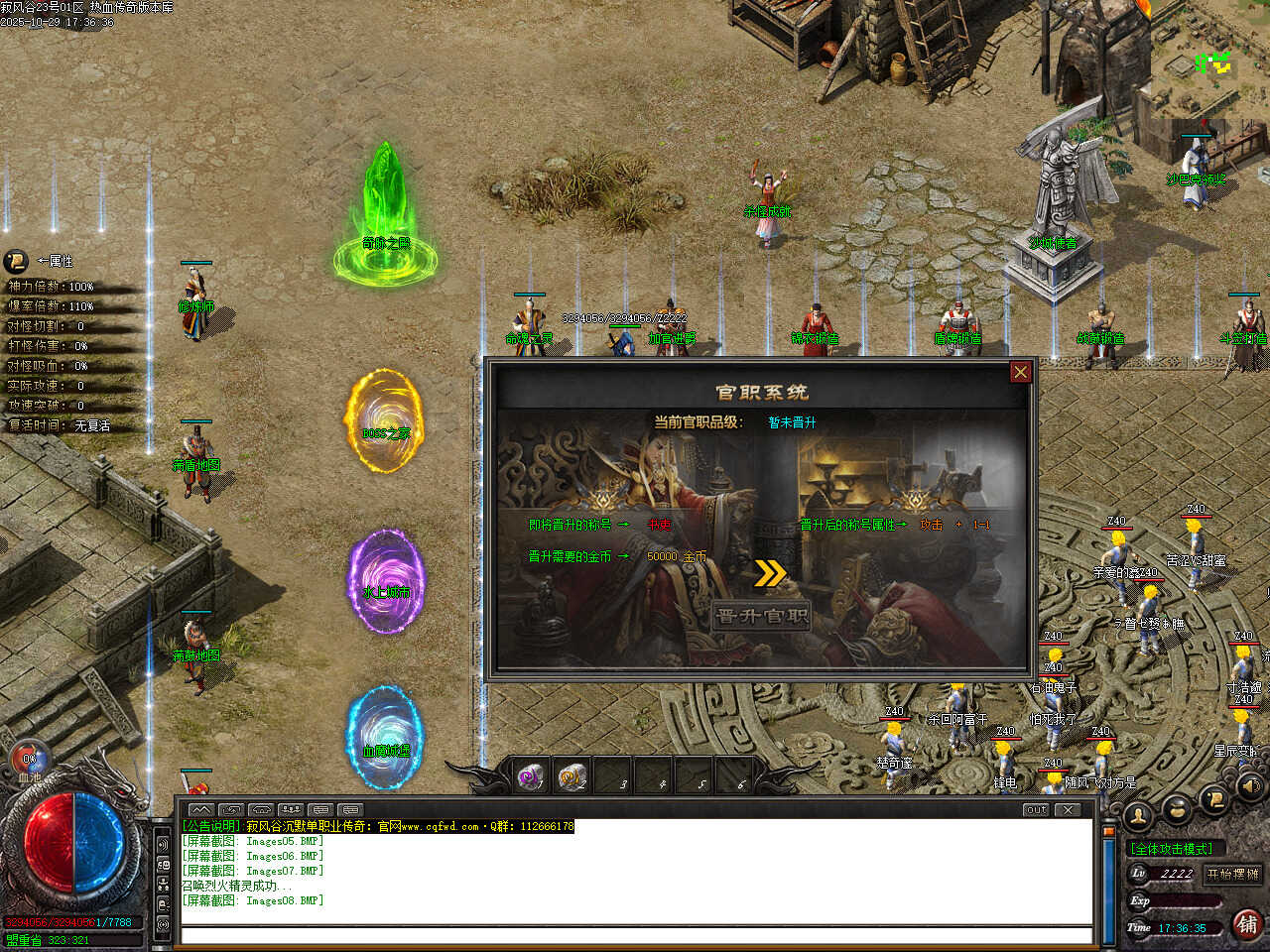Viewport: 1270px width, 952px height.
Task: Toggle the sound speaker icon
Action: [1248, 787]
